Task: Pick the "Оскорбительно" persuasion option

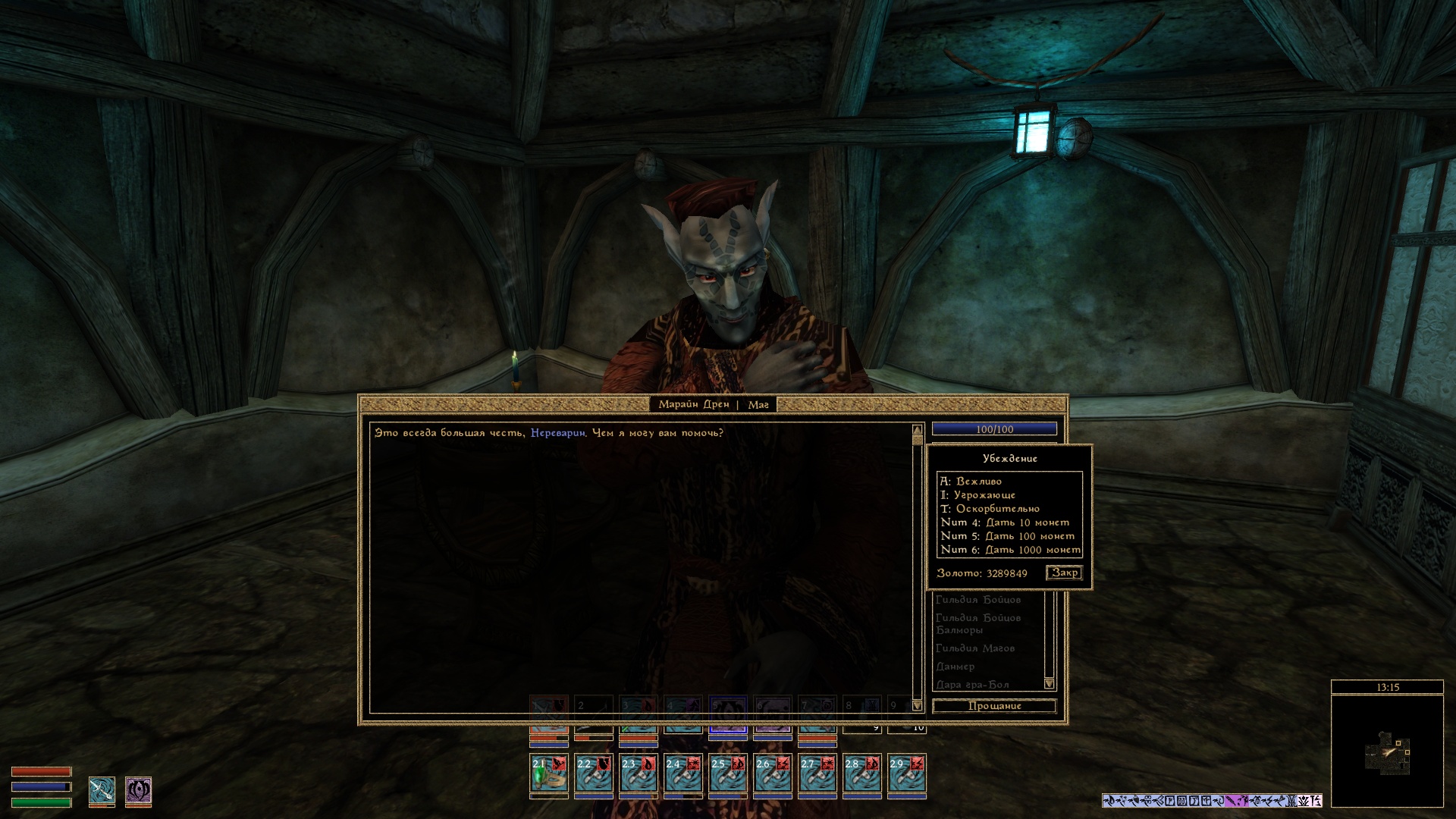Action: 997,509
